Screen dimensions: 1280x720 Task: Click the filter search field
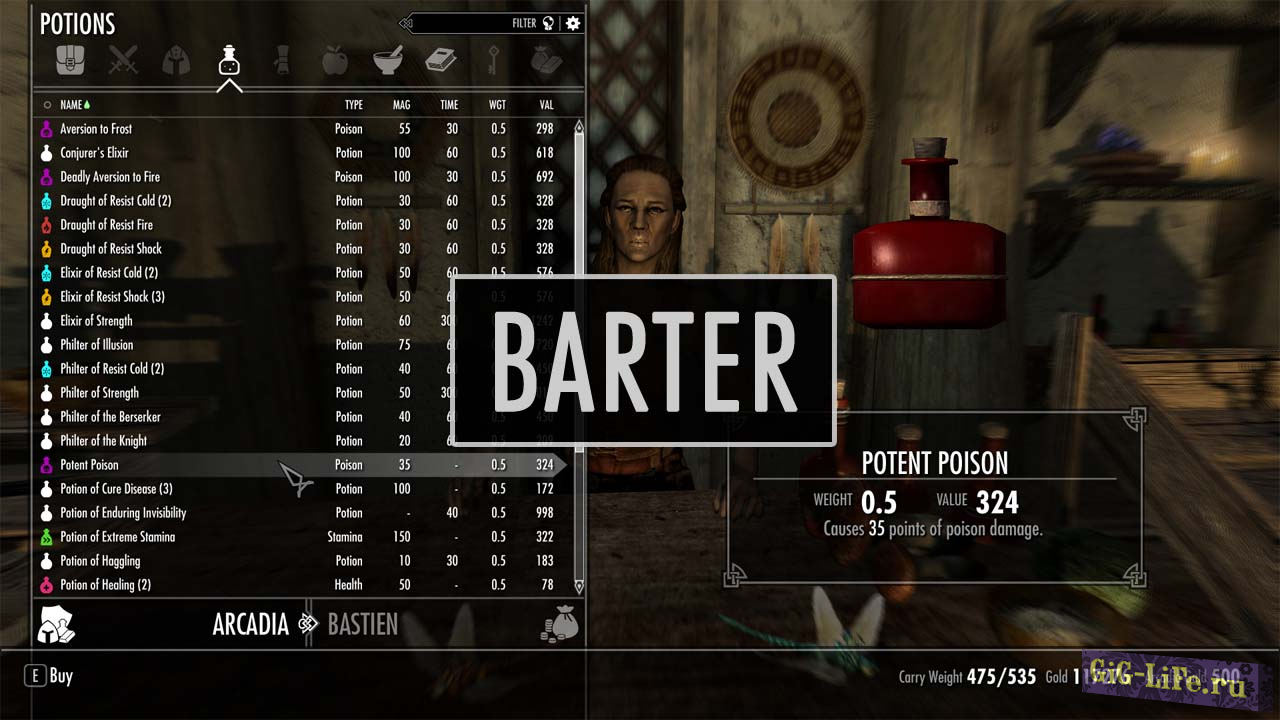click(x=480, y=23)
